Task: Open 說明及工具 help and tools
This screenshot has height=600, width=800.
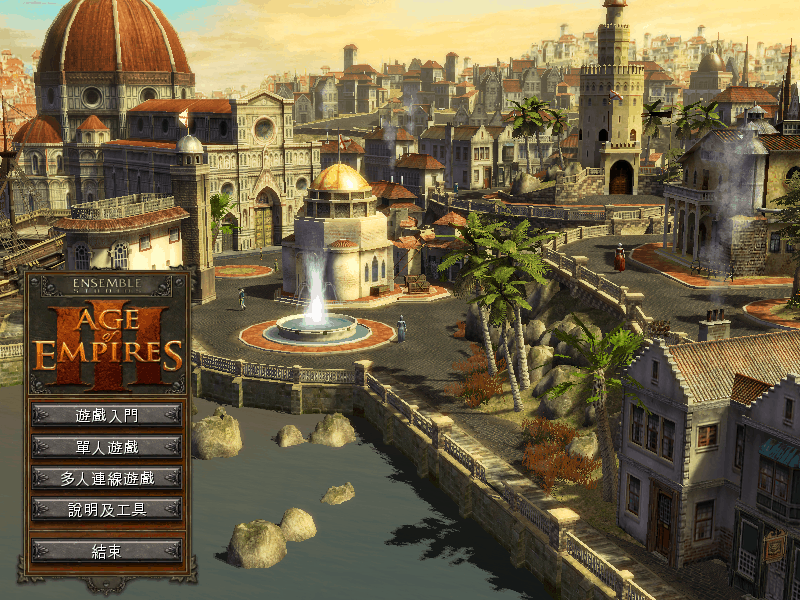Action: 106,510
